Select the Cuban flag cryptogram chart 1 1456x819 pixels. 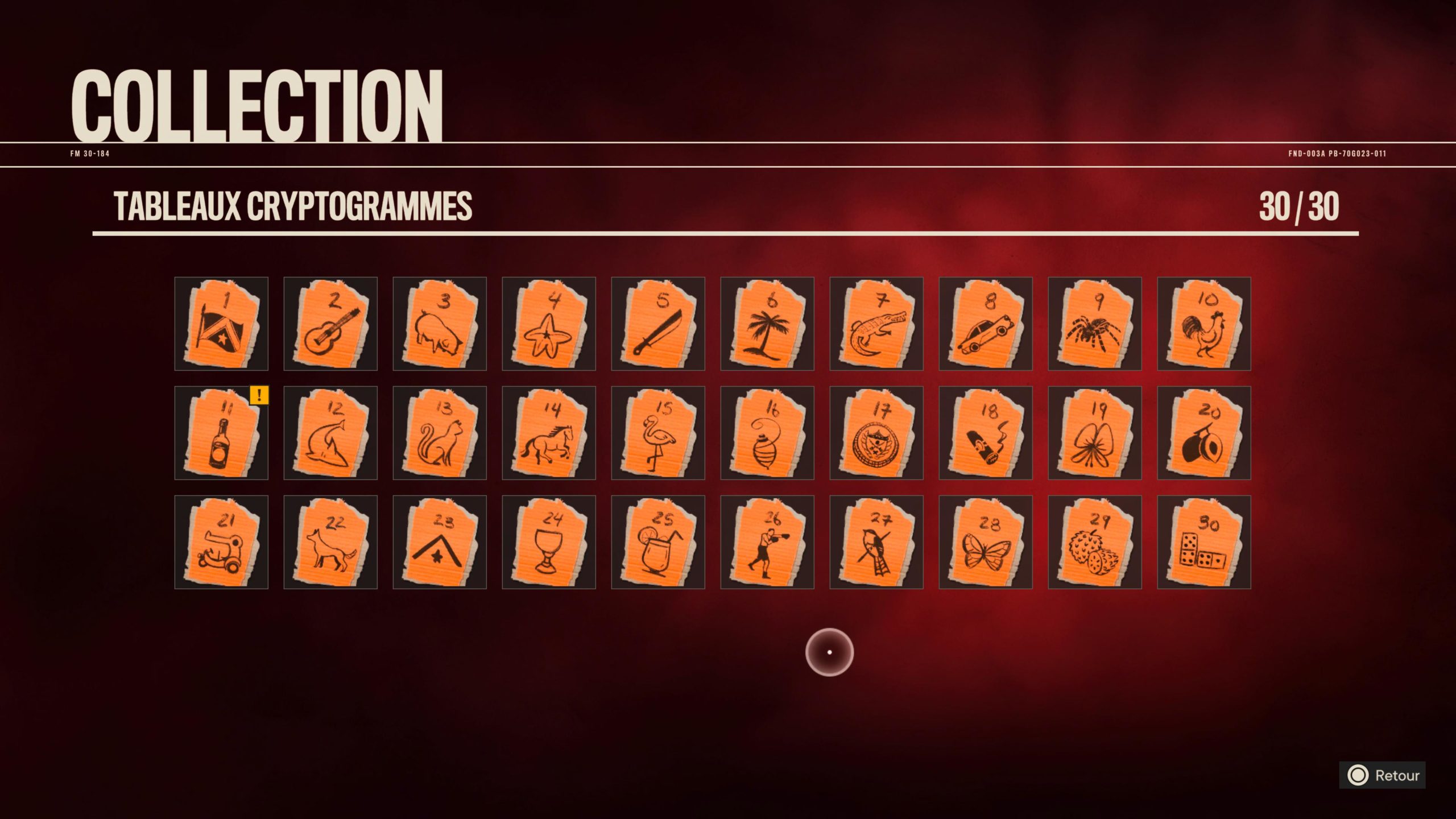click(222, 324)
